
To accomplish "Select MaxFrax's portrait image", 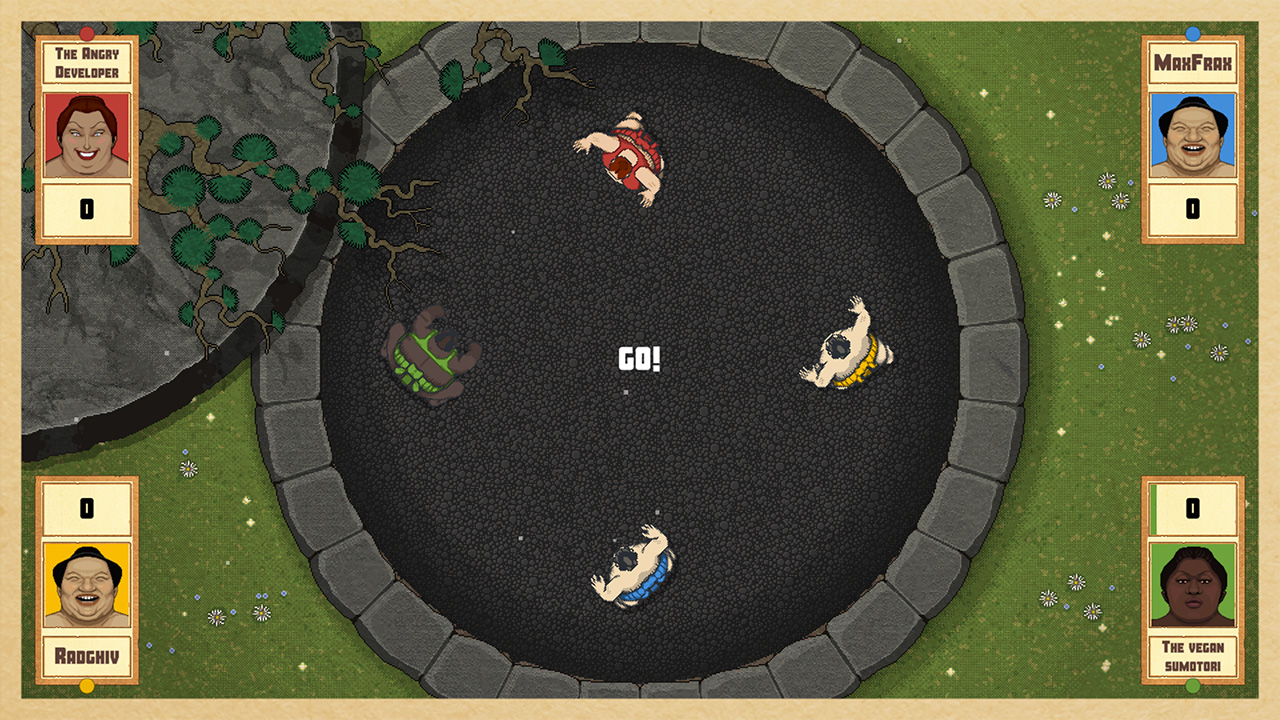I will tap(1192, 135).
